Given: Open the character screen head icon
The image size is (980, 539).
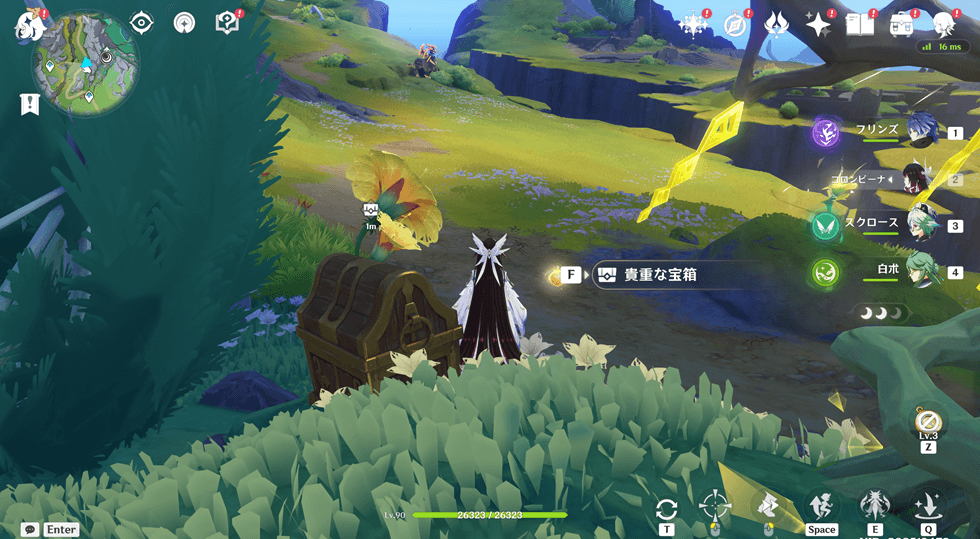Looking at the screenshot, I should (944, 25).
